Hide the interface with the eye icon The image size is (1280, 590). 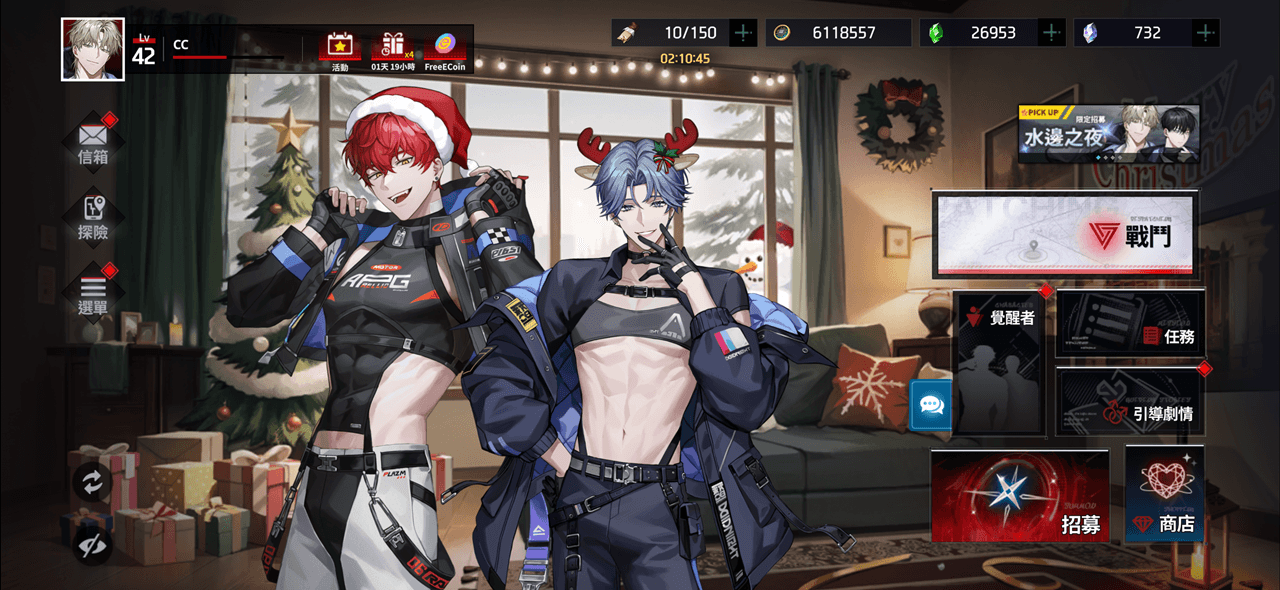click(x=92, y=544)
